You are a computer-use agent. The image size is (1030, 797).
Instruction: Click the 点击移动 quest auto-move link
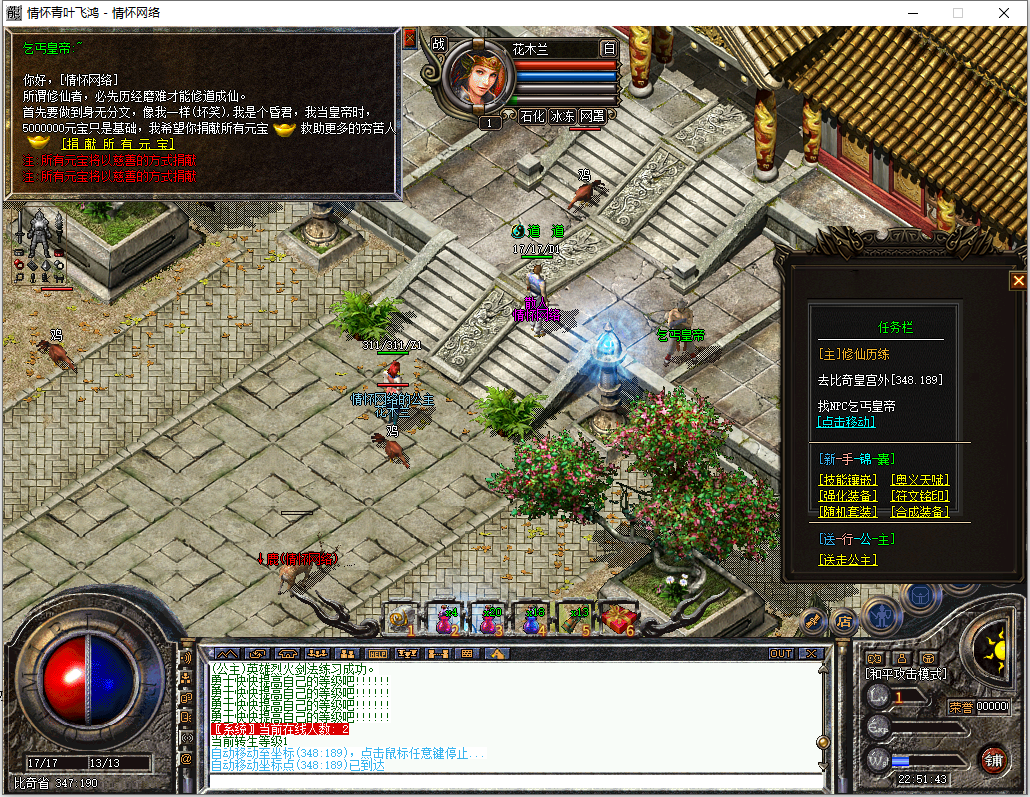[846, 422]
